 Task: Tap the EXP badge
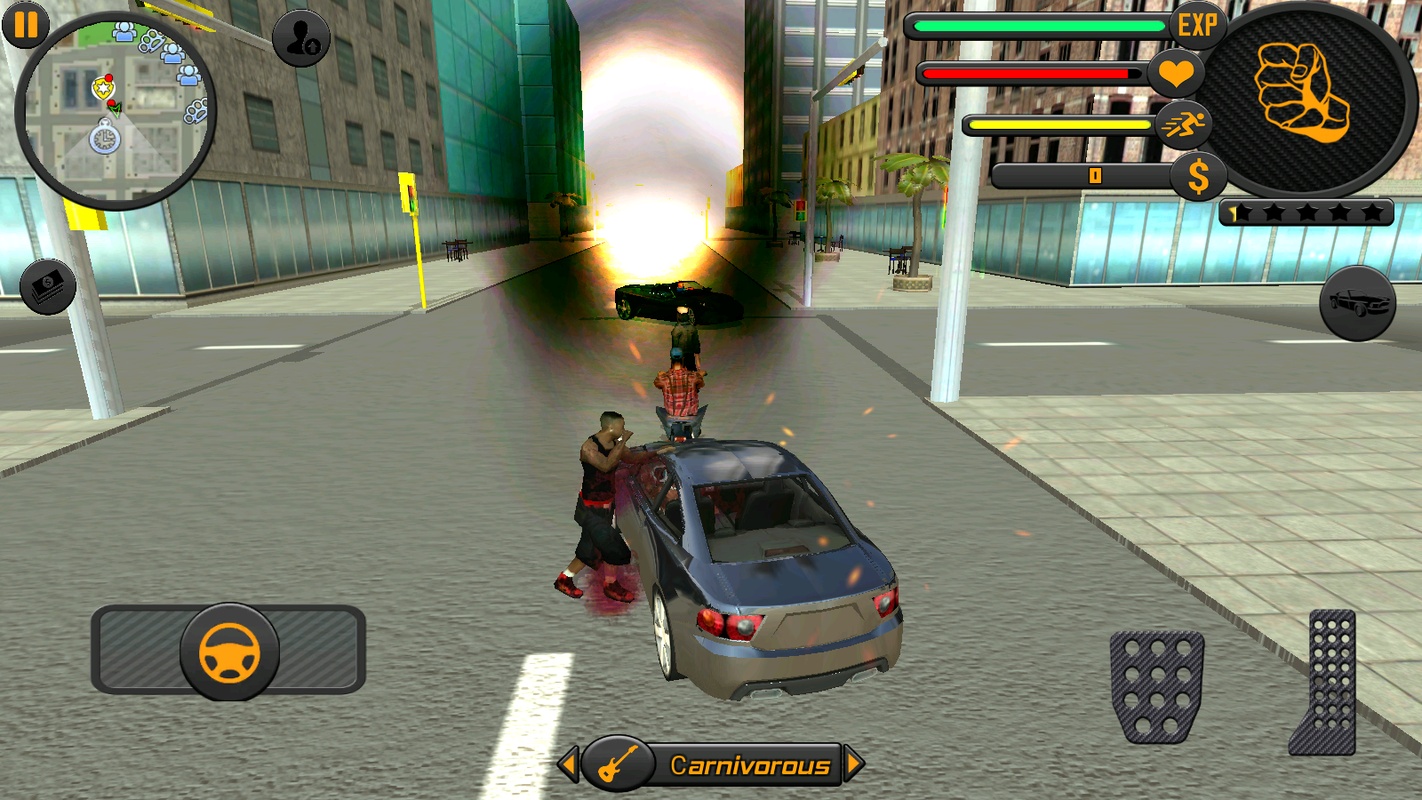(1197, 26)
